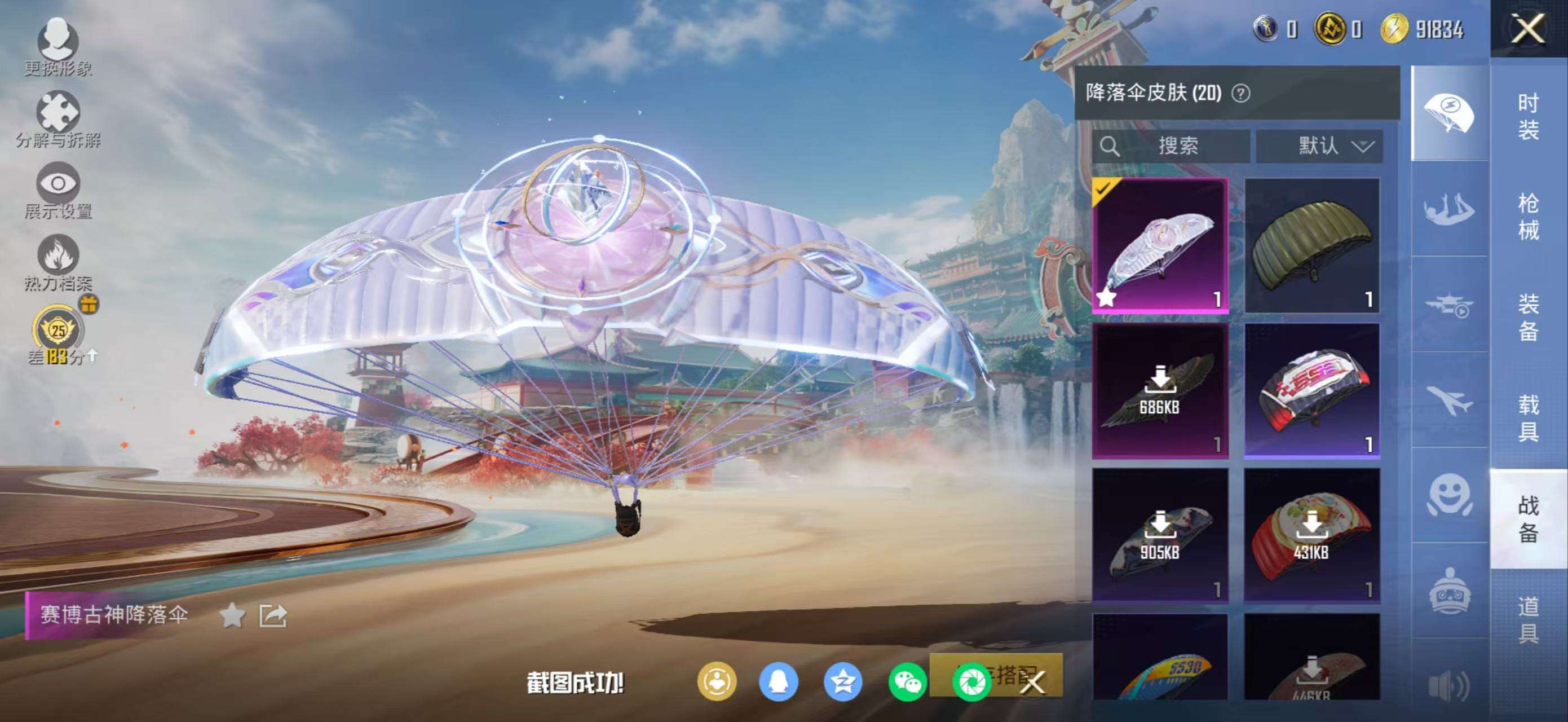Open 展示设置 display settings

click(x=59, y=190)
